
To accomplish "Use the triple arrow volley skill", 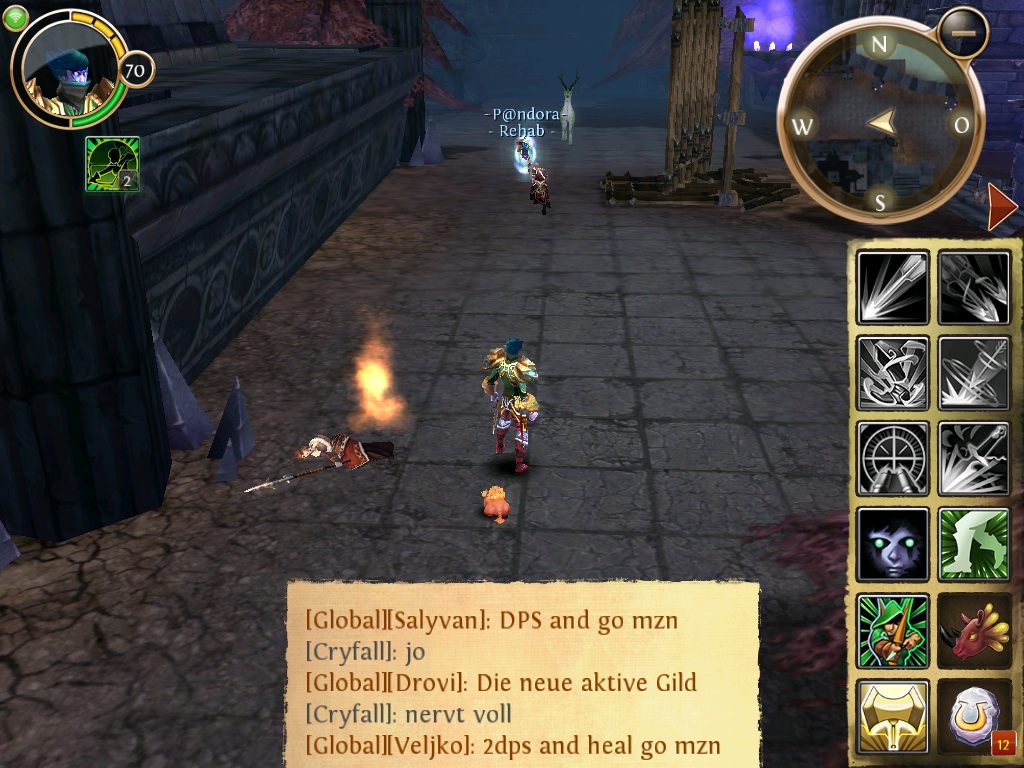I will [974, 287].
